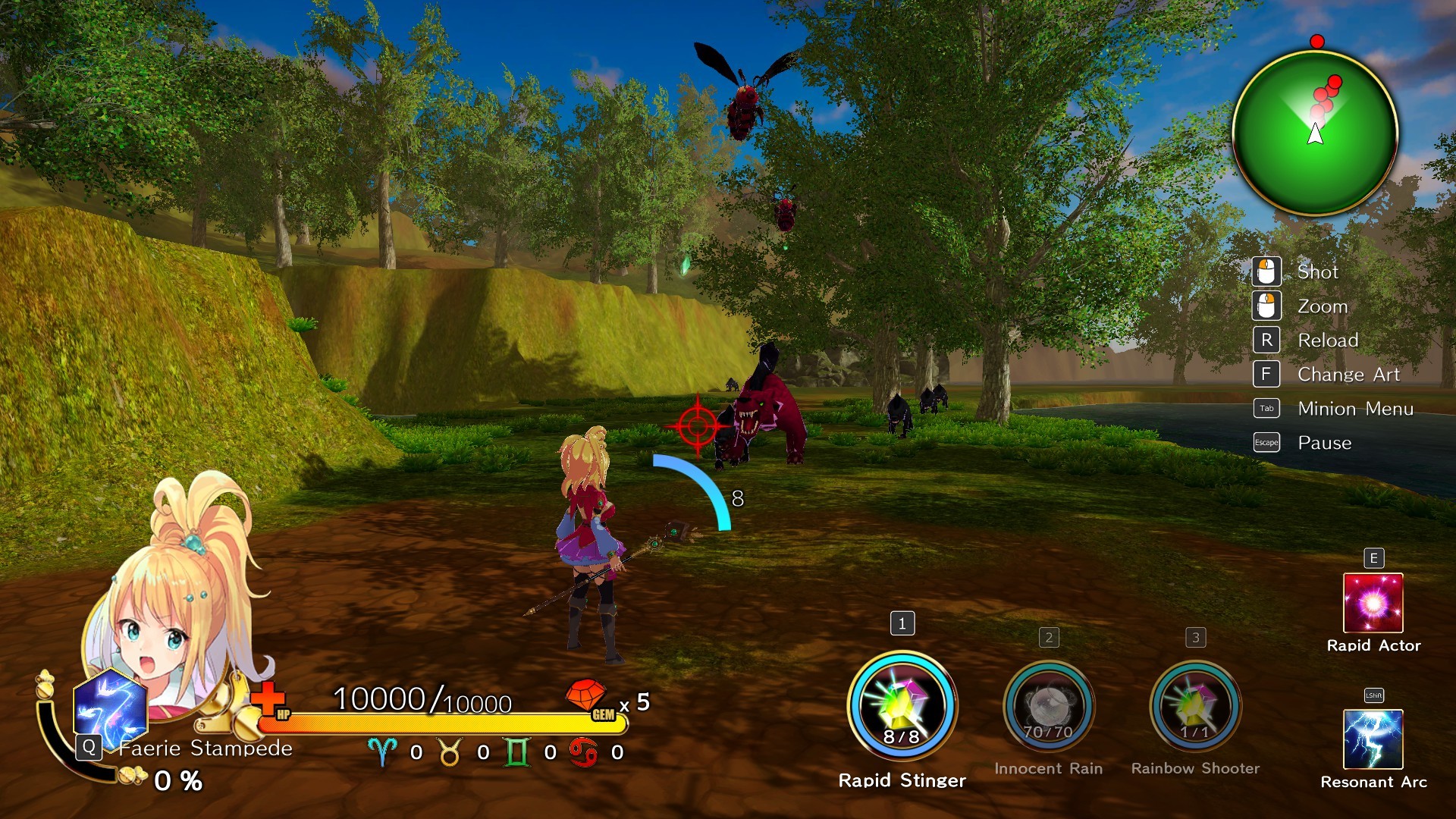This screenshot has width=1456, height=819.
Task: Use the Resonant Arc lightning skill
Action: [x=1373, y=739]
